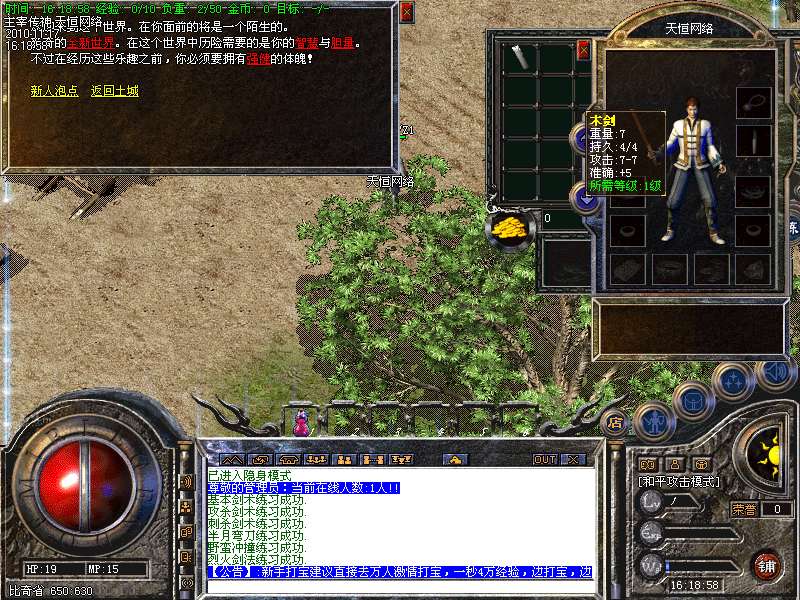Close the chat toolbar with X
800x600 pixels.
[x=573, y=459]
